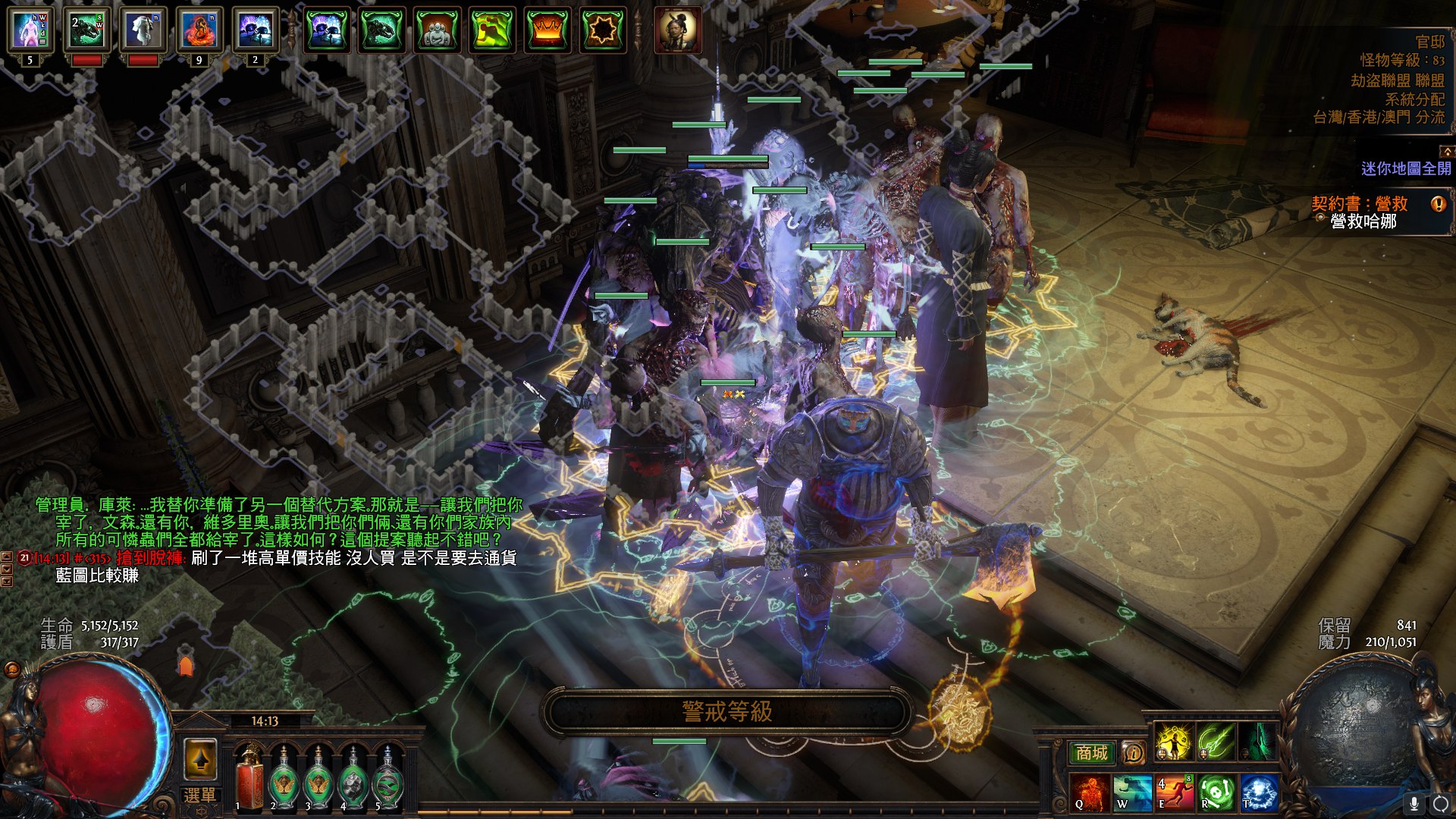Image resolution: width=1456 pixels, height=819 pixels.
Task: Open the 選單 menu button
Action: pyautogui.click(x=199, y=795)
